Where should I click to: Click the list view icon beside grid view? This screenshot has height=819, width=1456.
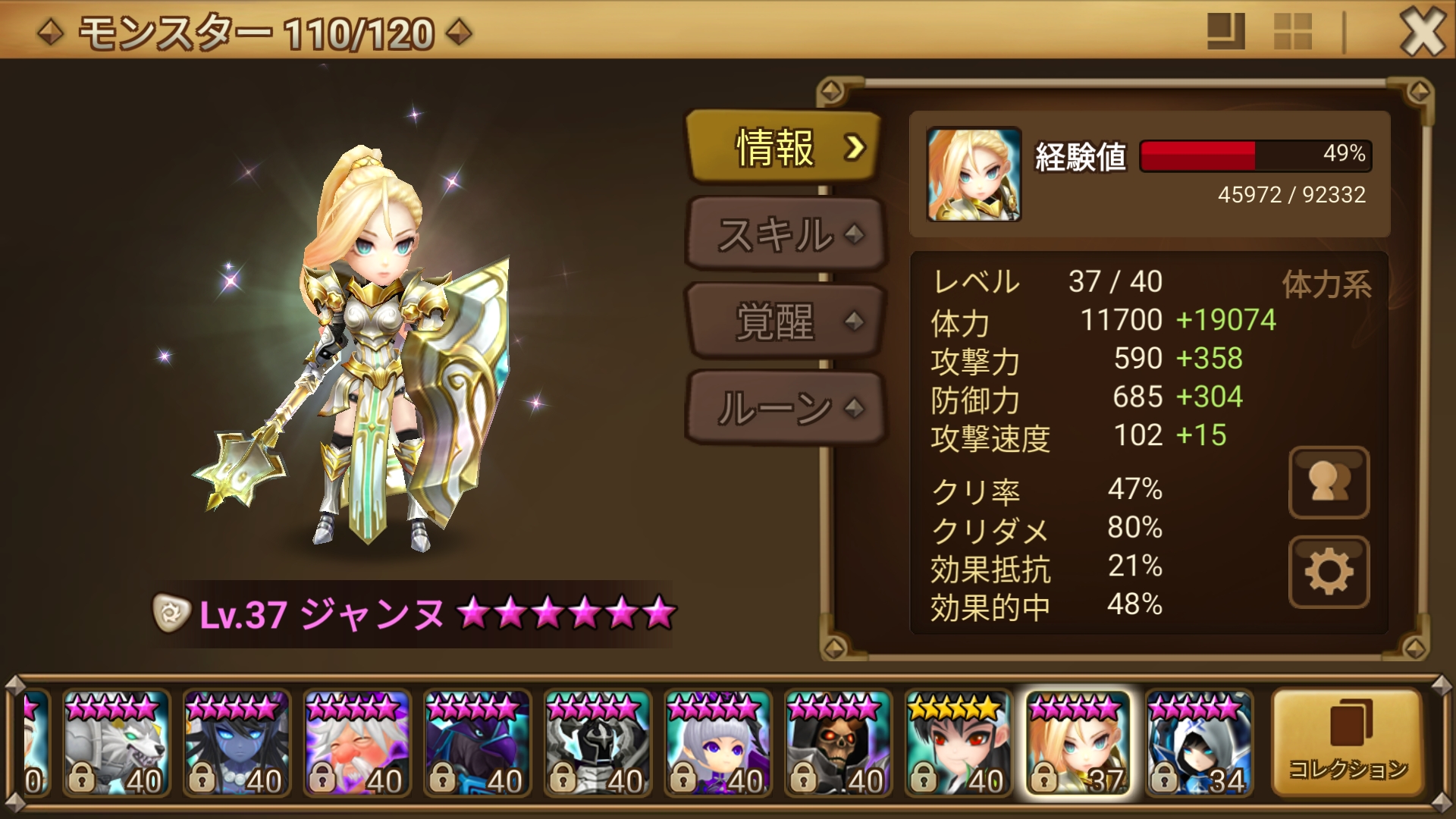[1225, 30]
